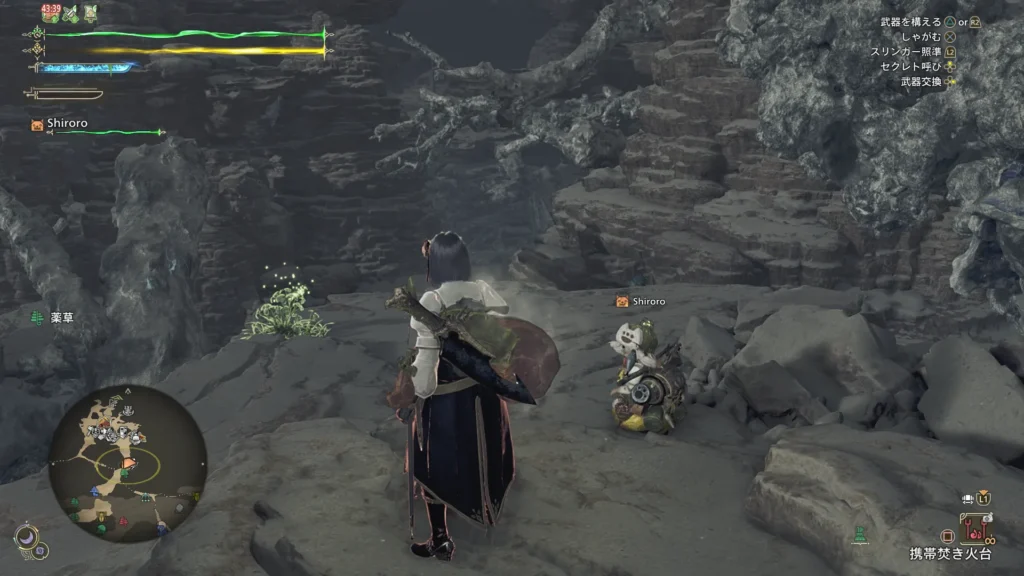The image size is (1024, 576).
Task: Open the circular minimap
Action: [127, 463]
